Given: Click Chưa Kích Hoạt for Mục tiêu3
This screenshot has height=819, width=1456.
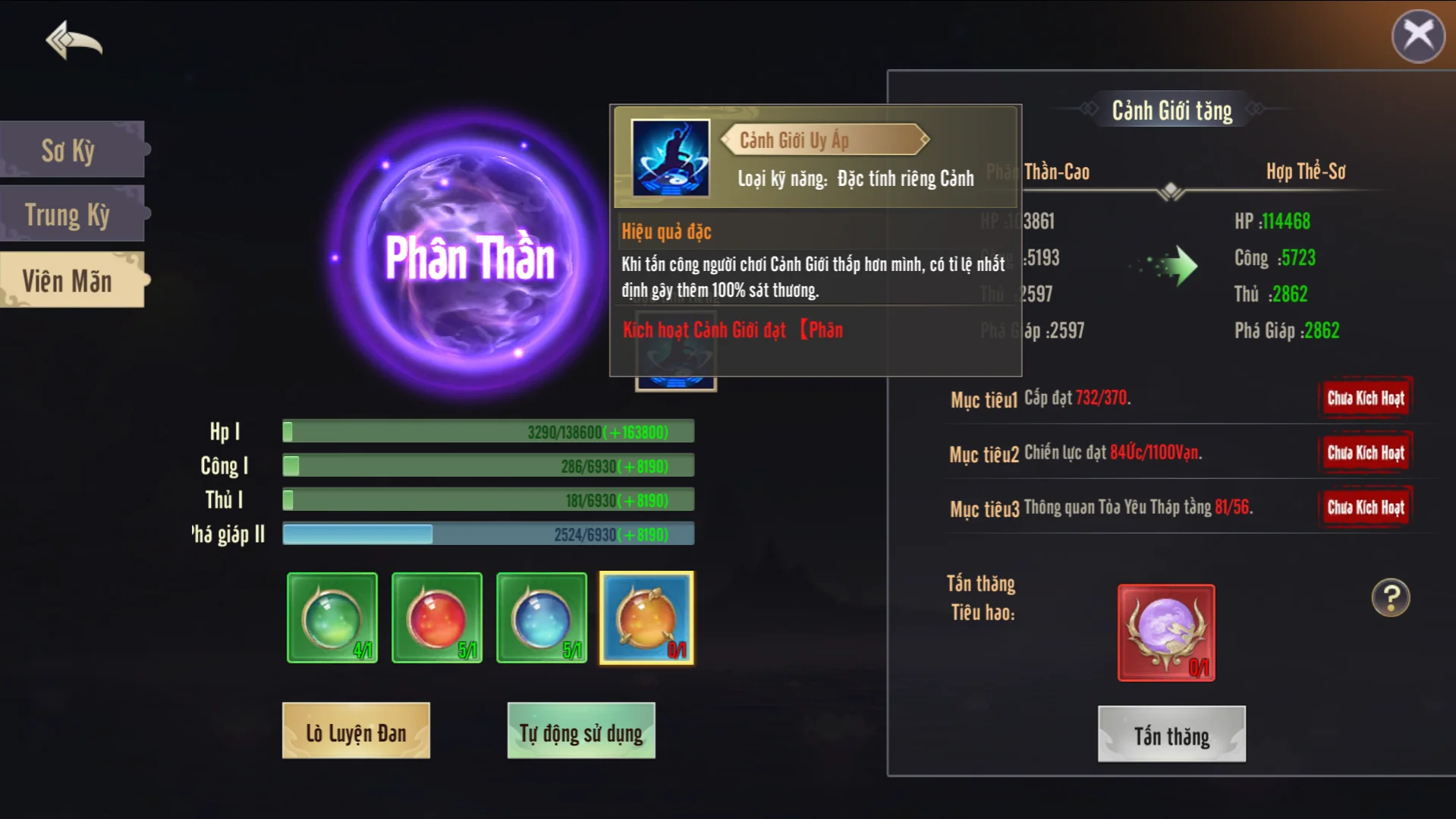Looking at the screenshot, I should (x=1365, y=507).
